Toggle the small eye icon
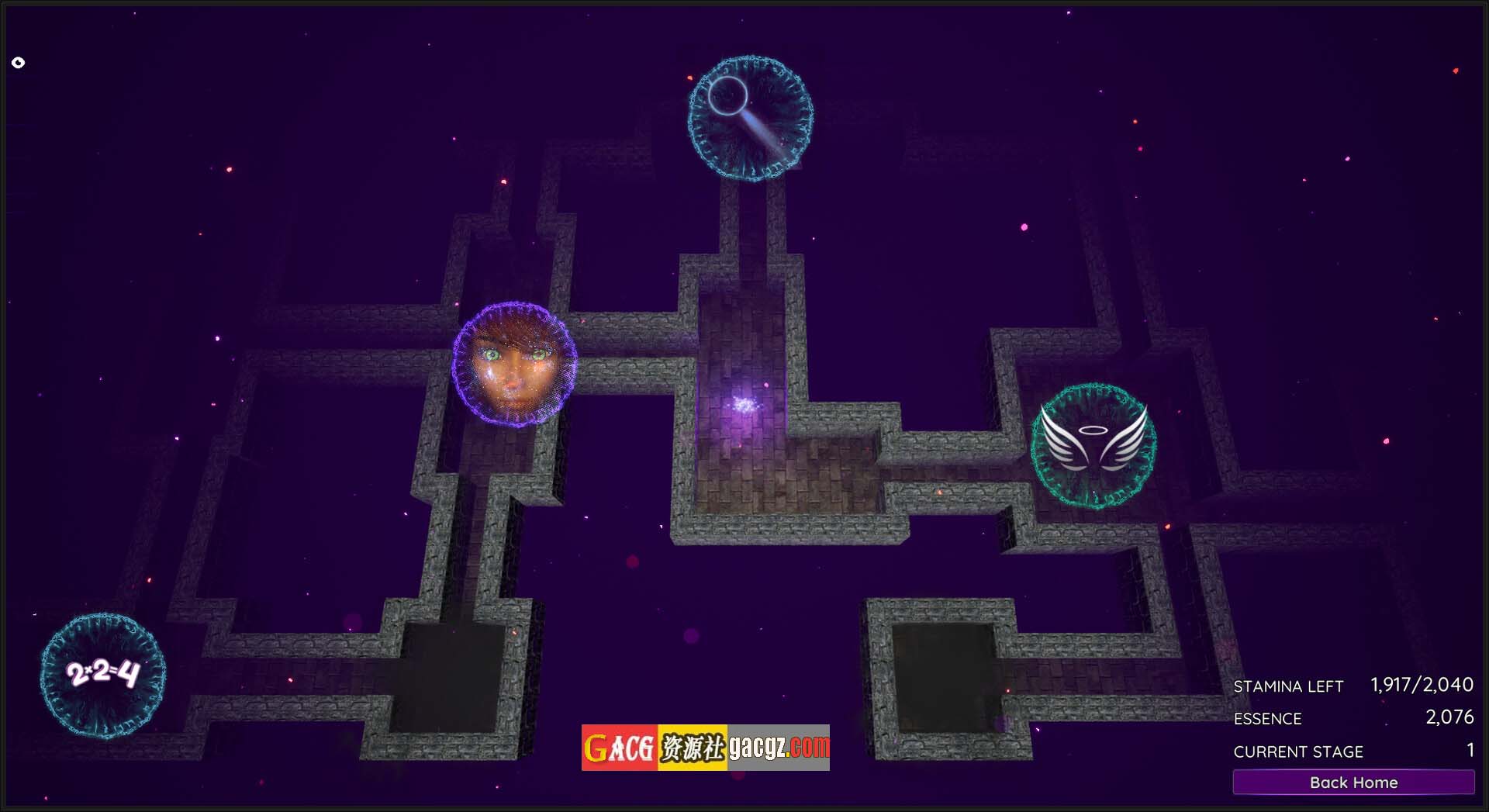The image size is (1489, 812). coord(19,63)
